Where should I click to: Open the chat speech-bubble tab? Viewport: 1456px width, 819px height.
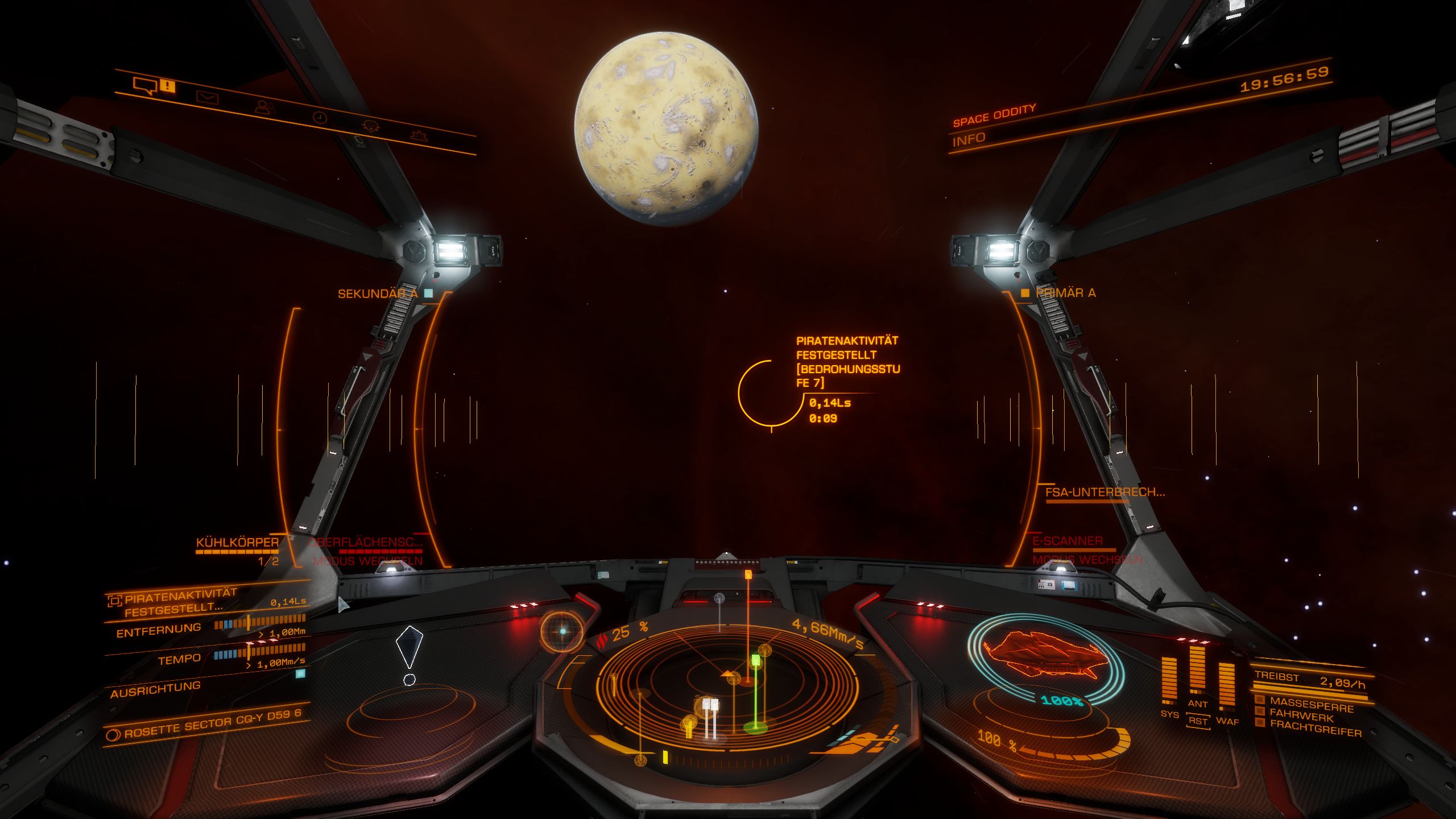[x=144, y=86]
